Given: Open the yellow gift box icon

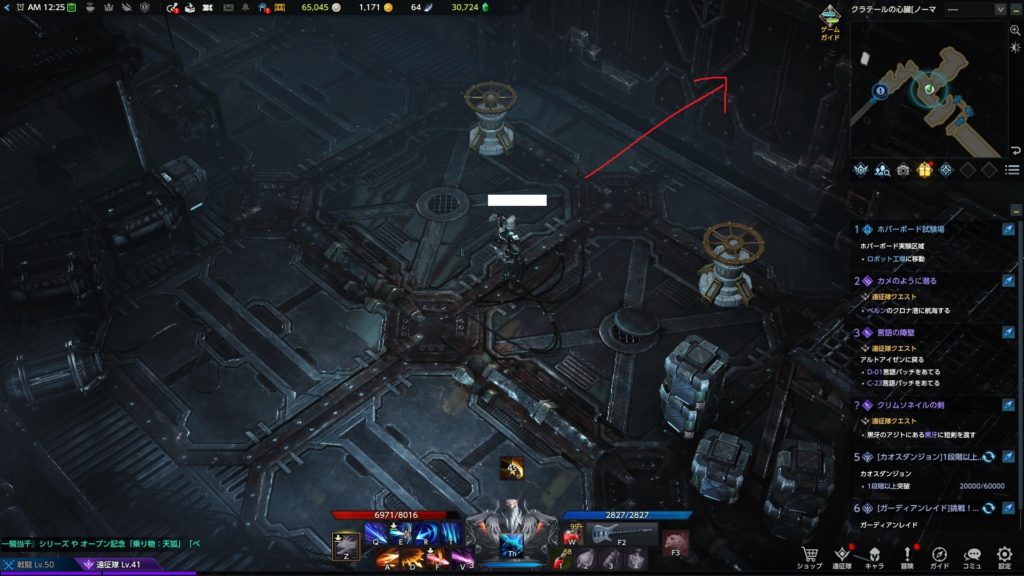Looking at the screenshot, I should 924,170.
